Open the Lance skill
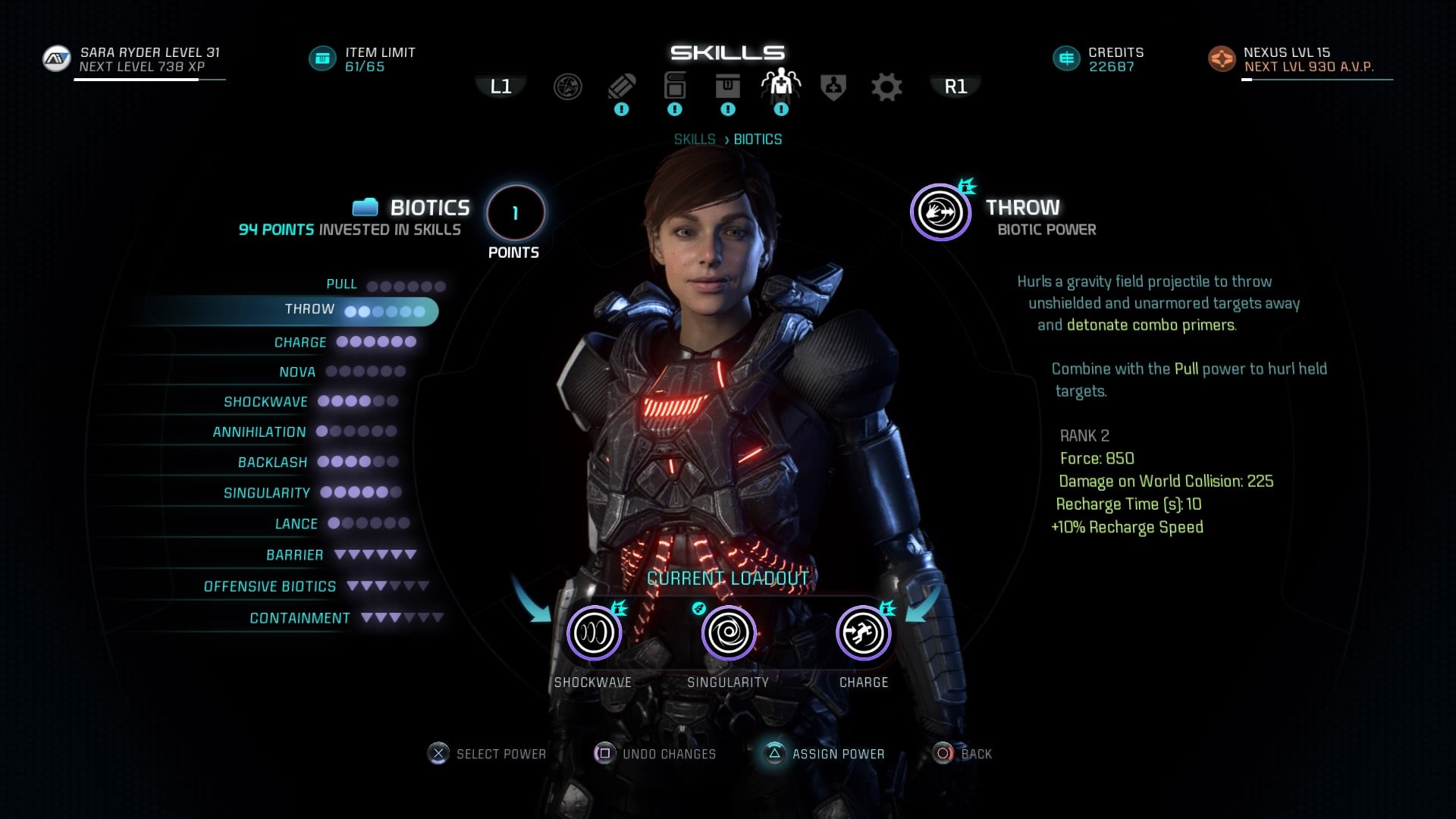 297,524
